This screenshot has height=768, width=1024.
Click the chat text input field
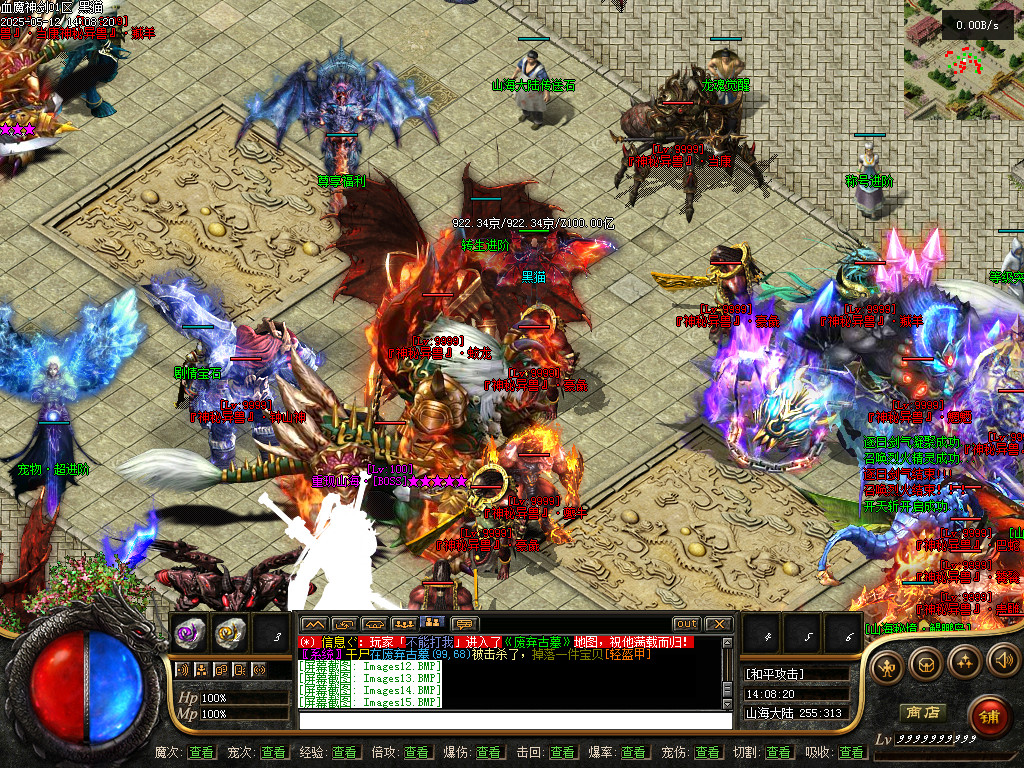point(515,720)
